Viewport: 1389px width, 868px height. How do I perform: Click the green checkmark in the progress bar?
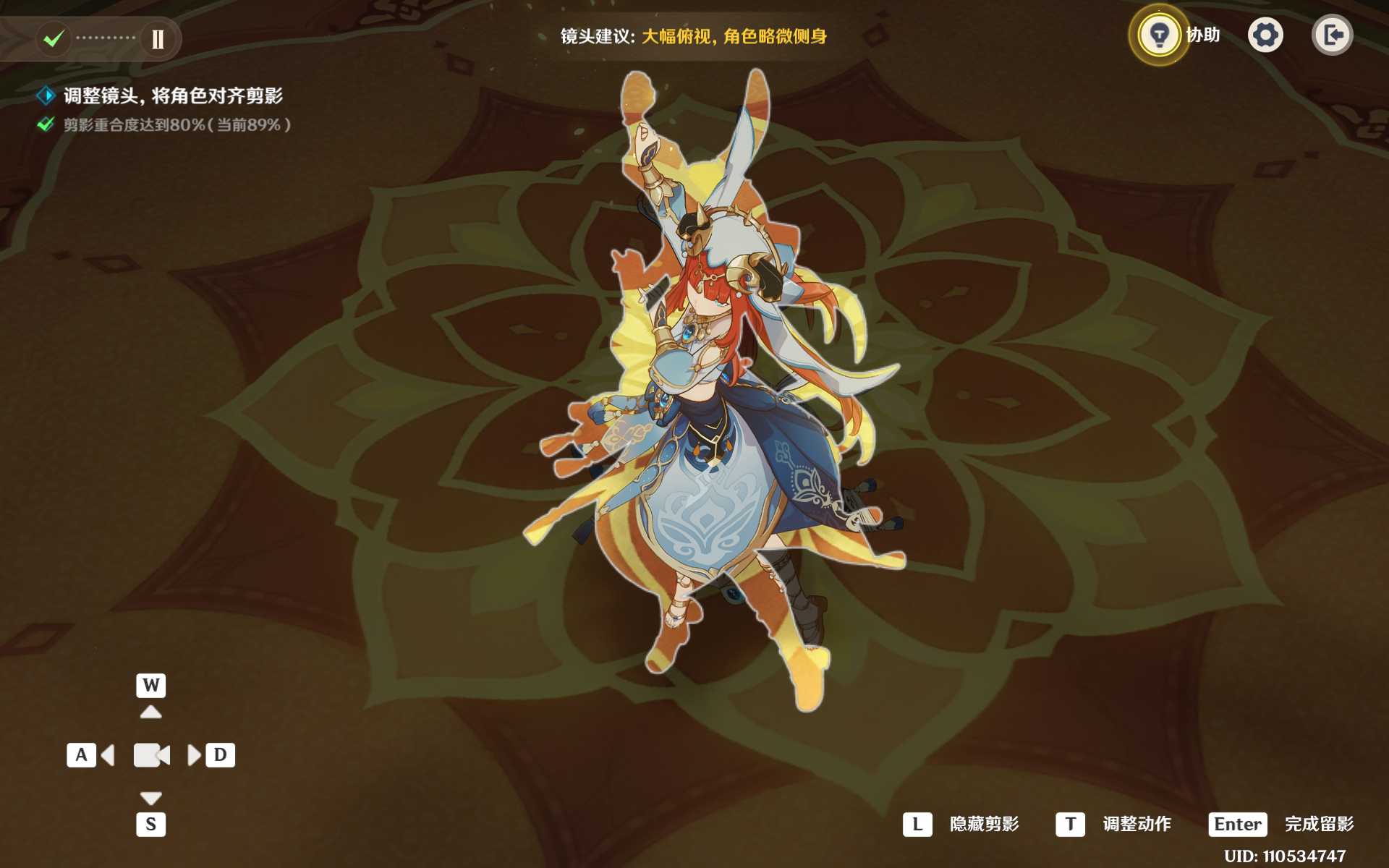53,39
